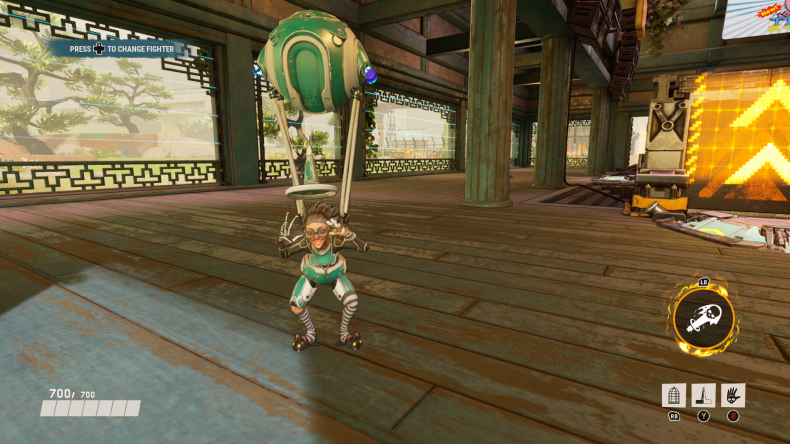Trigger the bouncing hammer ability icon

pos(703,395)
